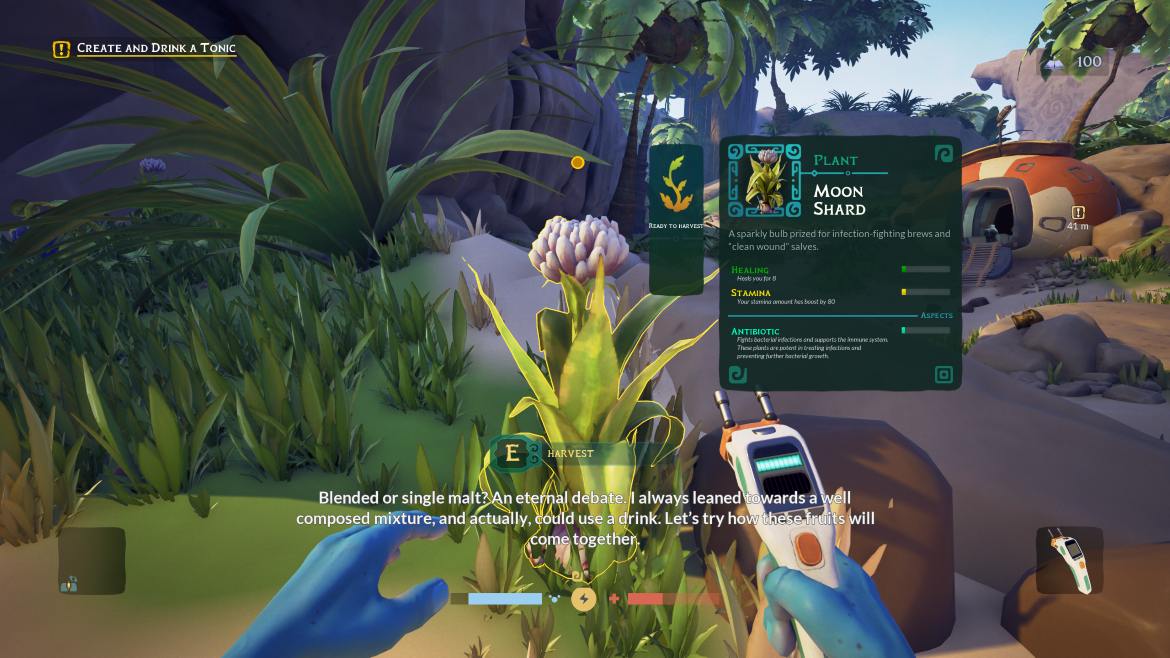Open the Create and Drink a Tonic quest tracker
Viewport: 1170px width, 658px height.
click(146, 48)
